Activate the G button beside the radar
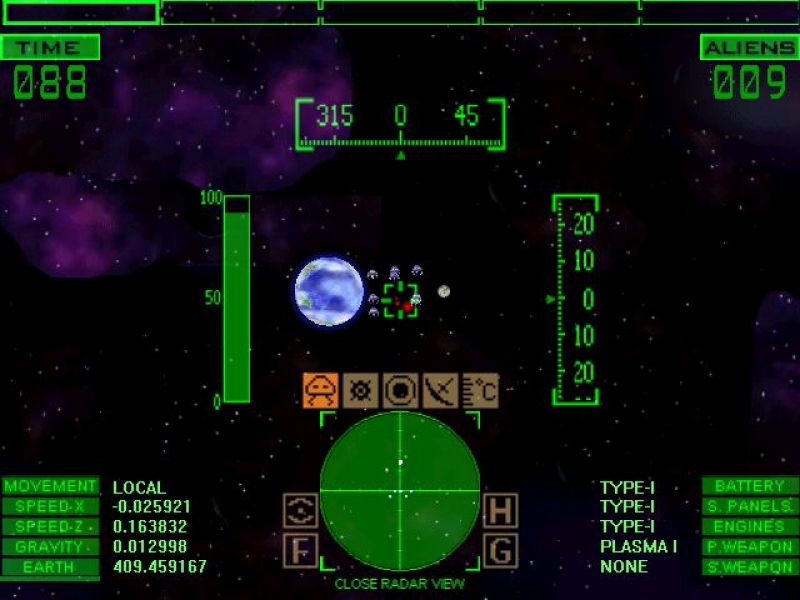This screenshot has width=800, height=600. (x=500, y=550)
